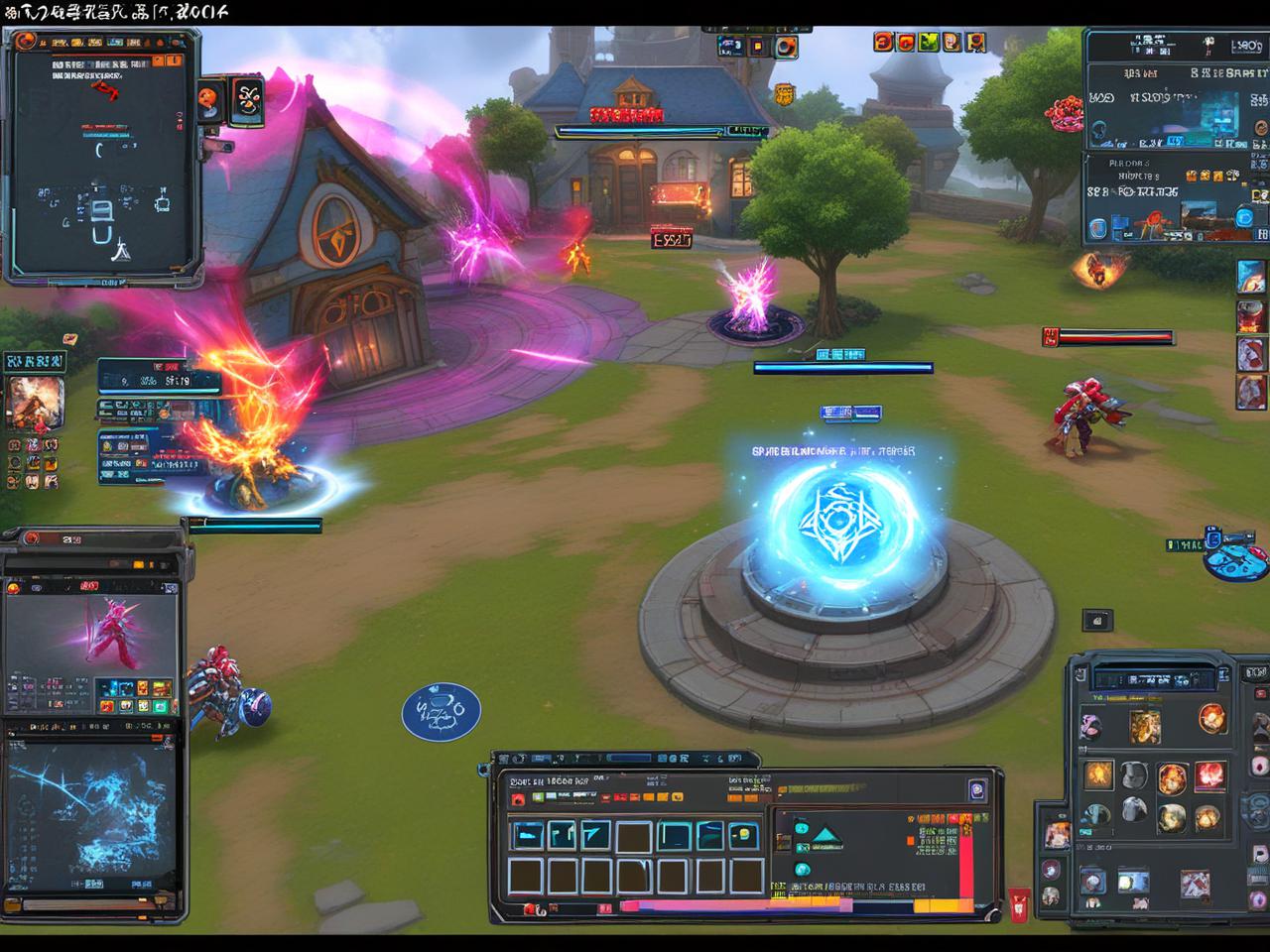This screenshot has height=952, width=1270.
Task: Open the hero portrait on the left
Action: click(36, 404)
